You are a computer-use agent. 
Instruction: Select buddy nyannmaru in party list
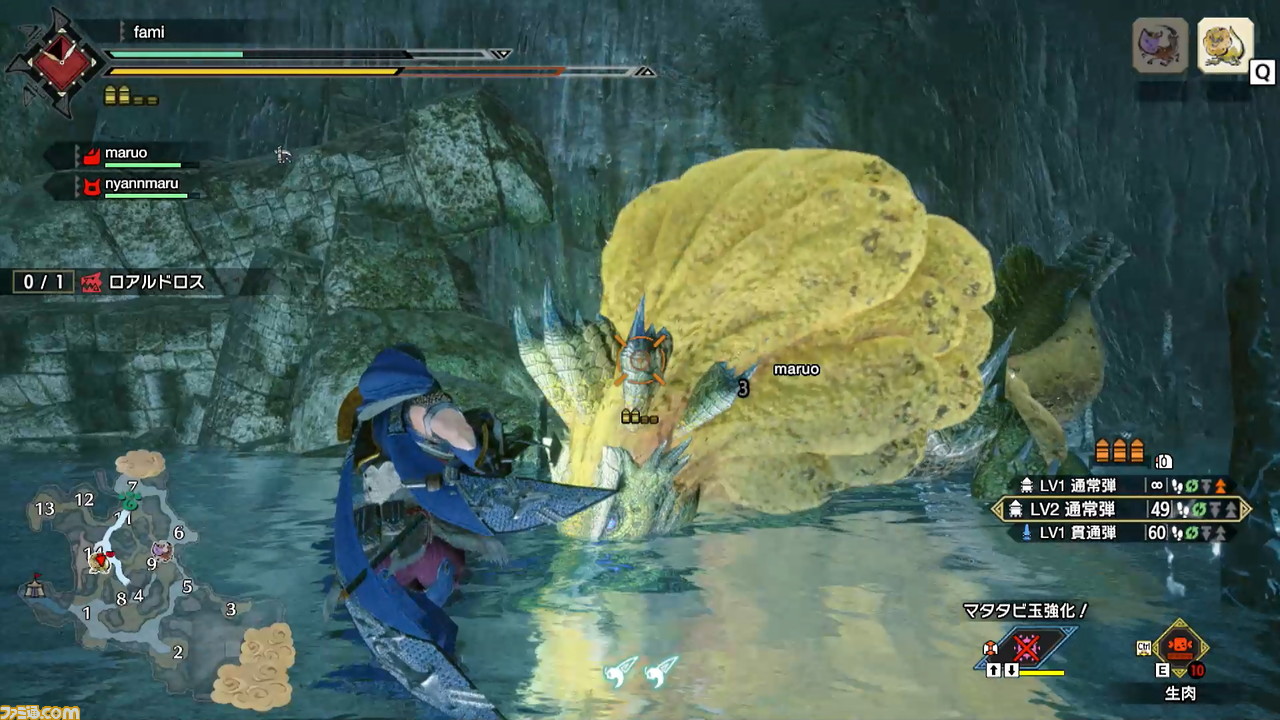click(x=138, y=185)
